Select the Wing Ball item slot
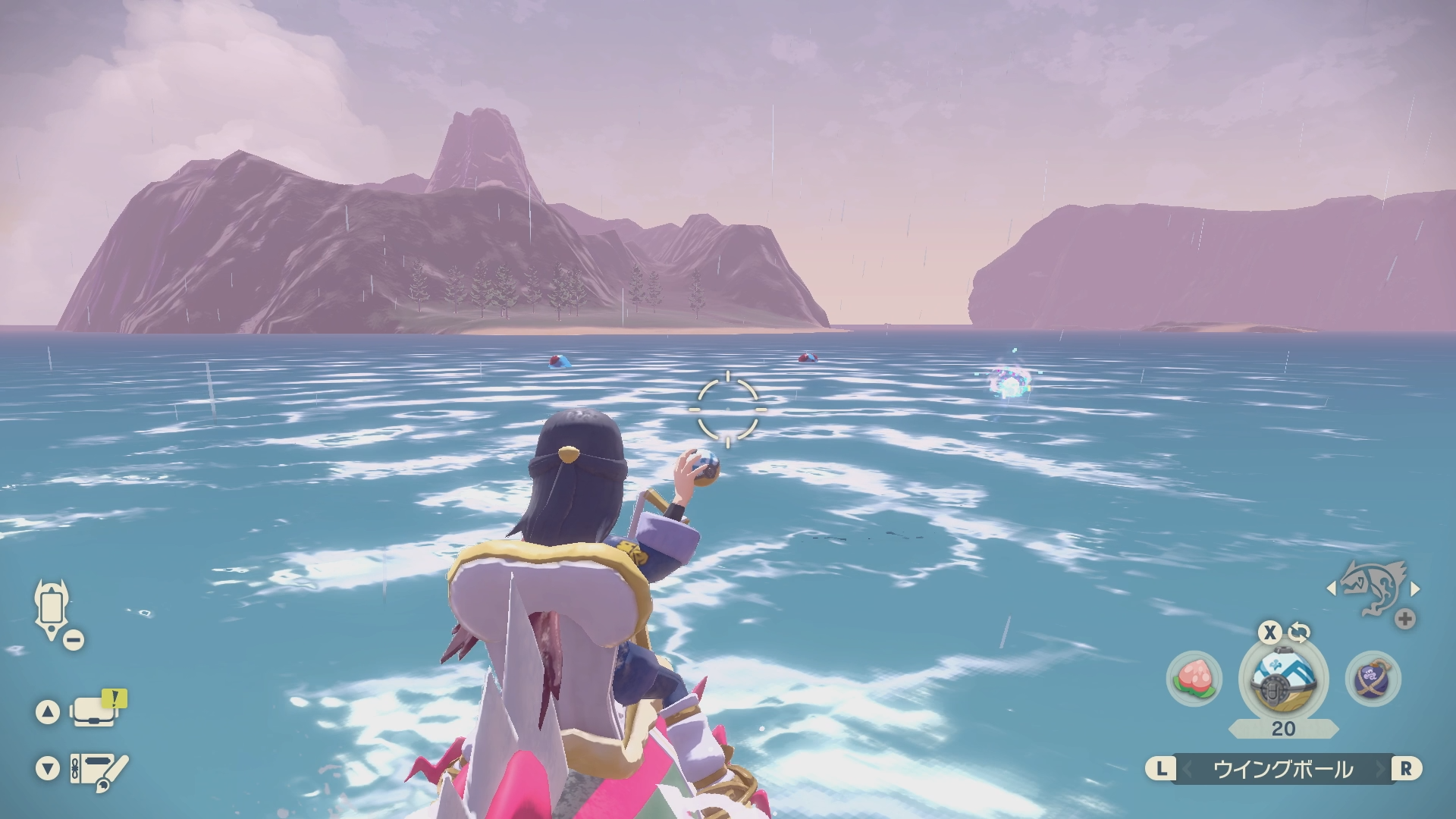Screen dimensions: 1456x819 [1283, 677]
